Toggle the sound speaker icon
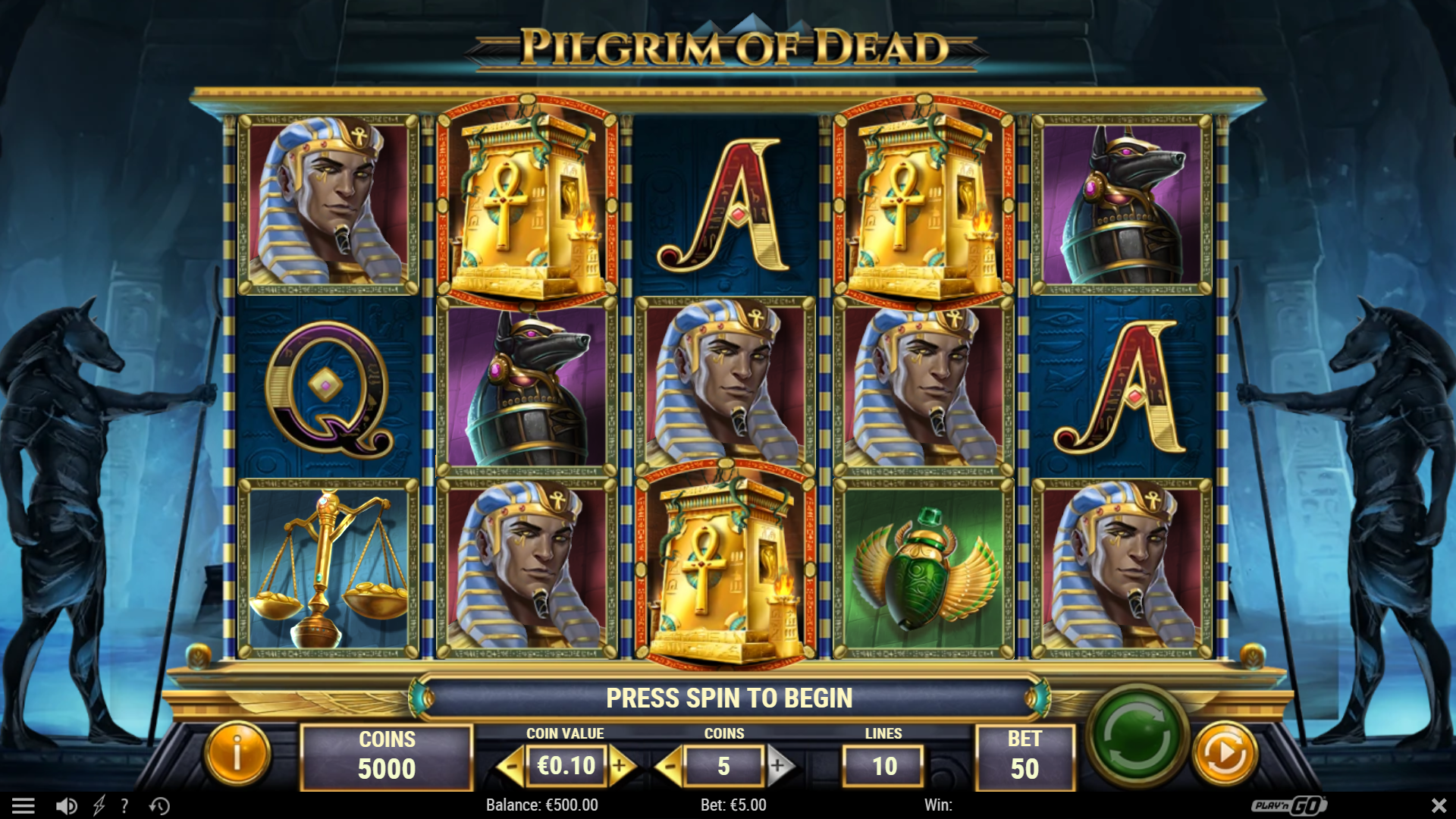The width and height of the screenshot is (1456, 819). click(x=67, y=806)
